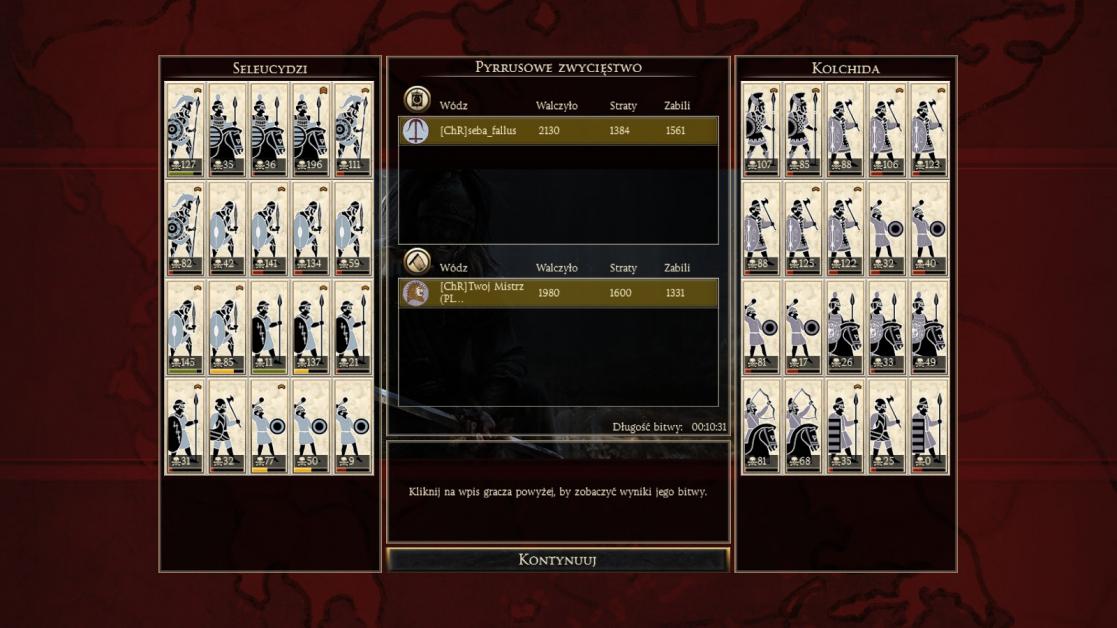1117x628 pixels.
Task: Choose Kolchida axeman card with 123 kills
Action: (929, 128)
